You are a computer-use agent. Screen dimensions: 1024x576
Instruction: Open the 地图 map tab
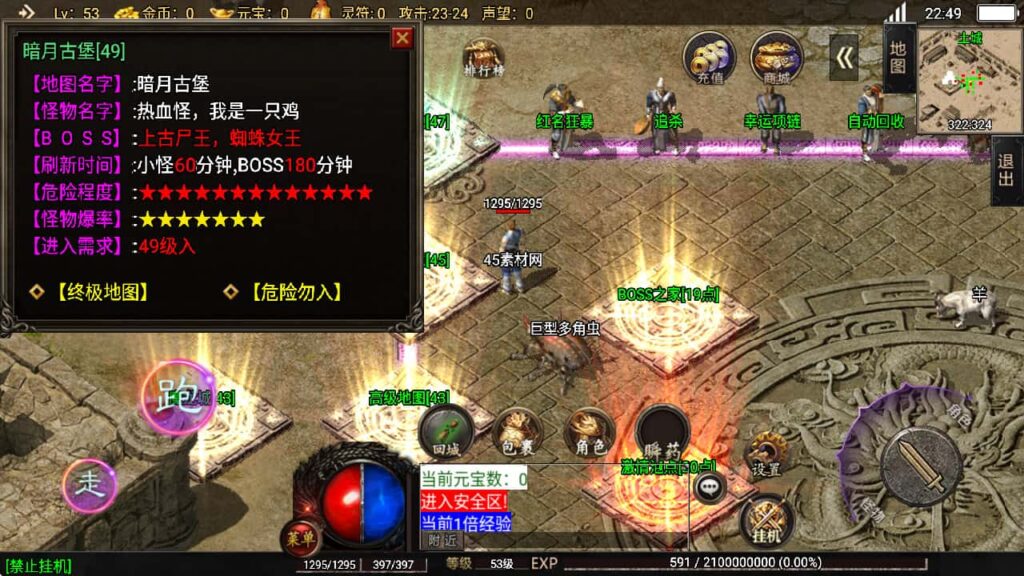coord(898,58)
